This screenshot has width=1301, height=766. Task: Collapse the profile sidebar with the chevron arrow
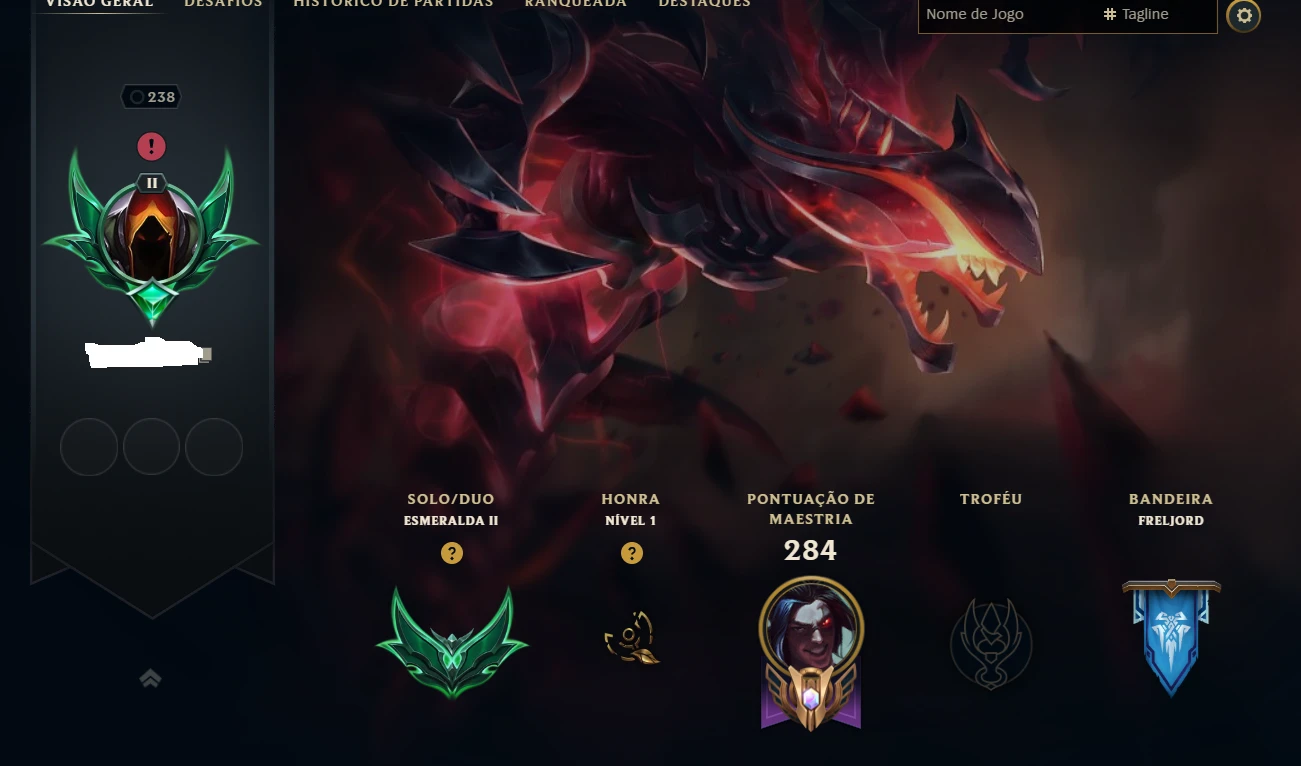tap(150, 677)
